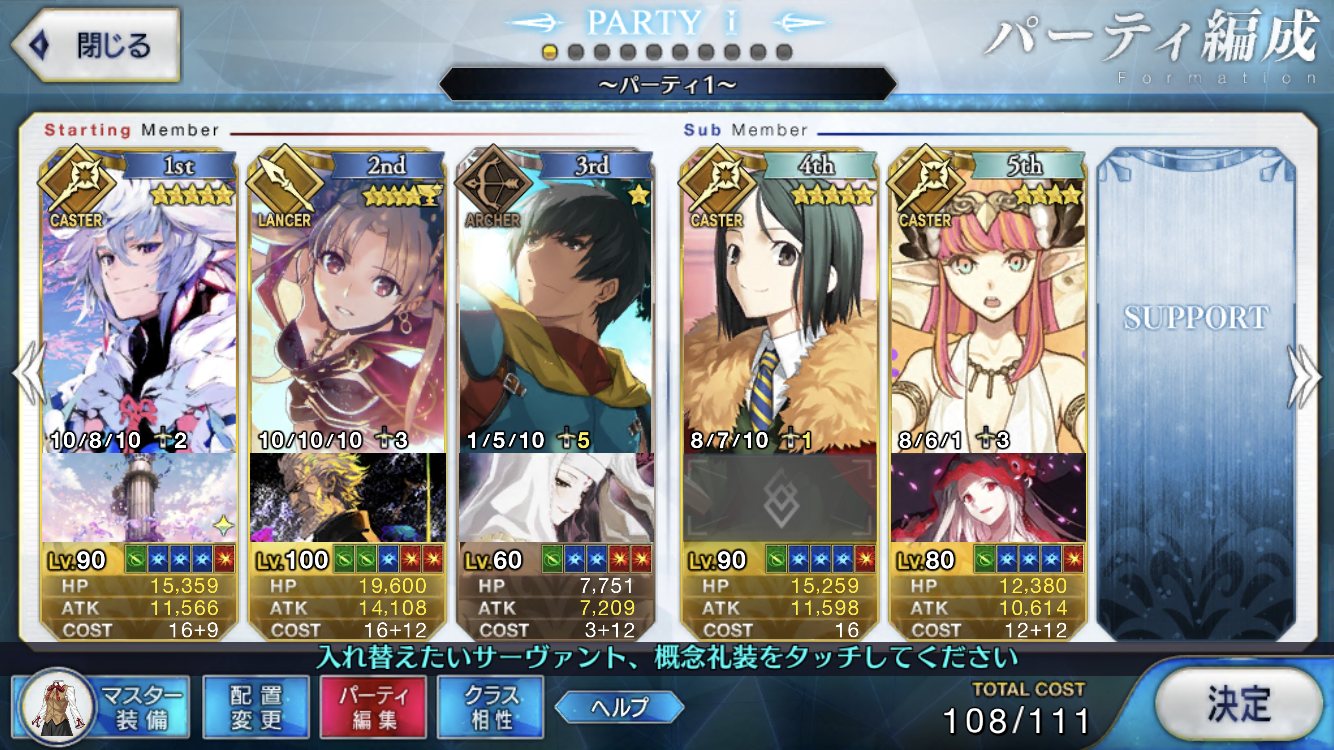Select the 1st slot Caster servant card
Viewport: 1334px width, 750px height.
(140, 310)
